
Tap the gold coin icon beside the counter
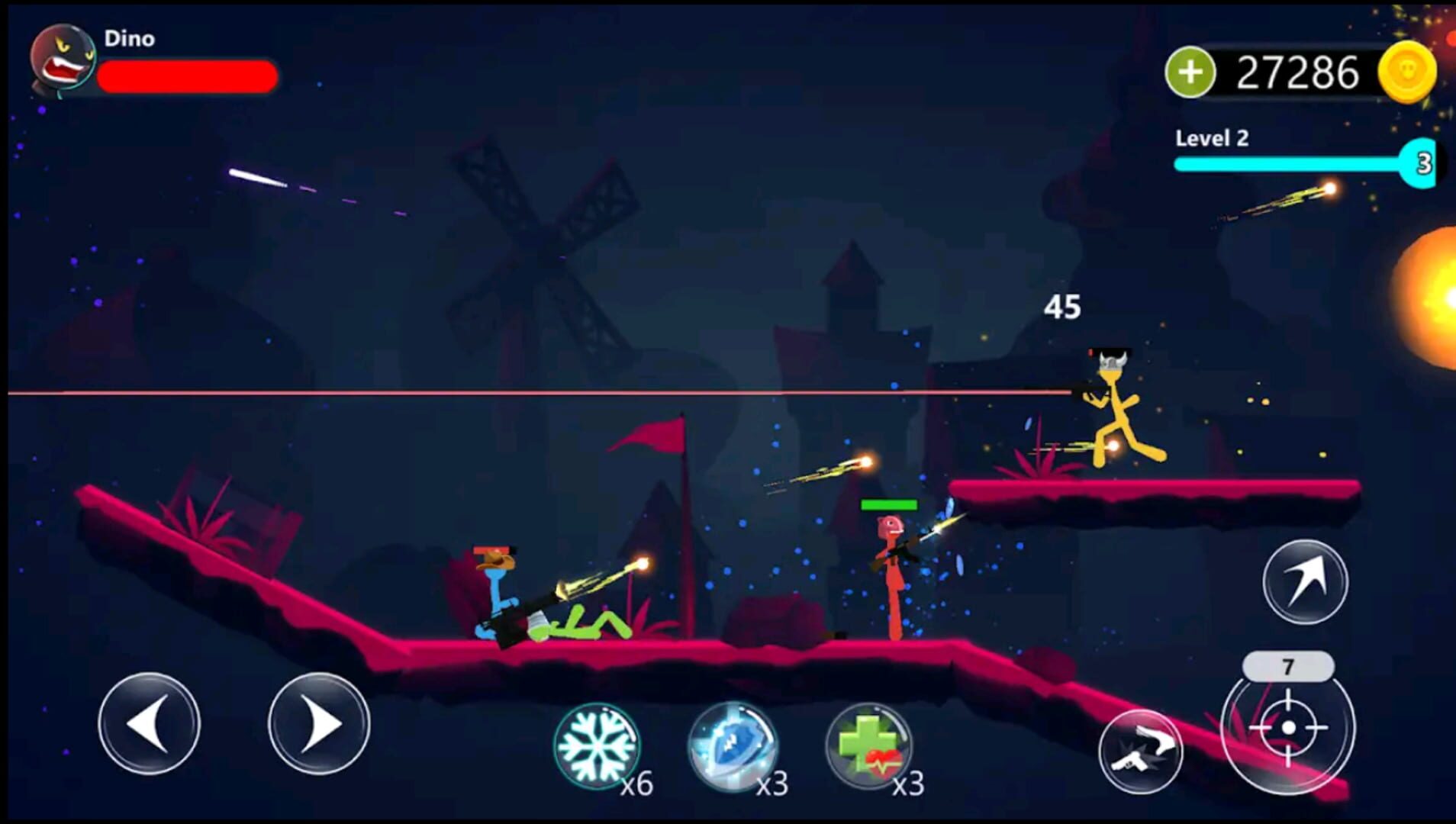(1407, 71)
